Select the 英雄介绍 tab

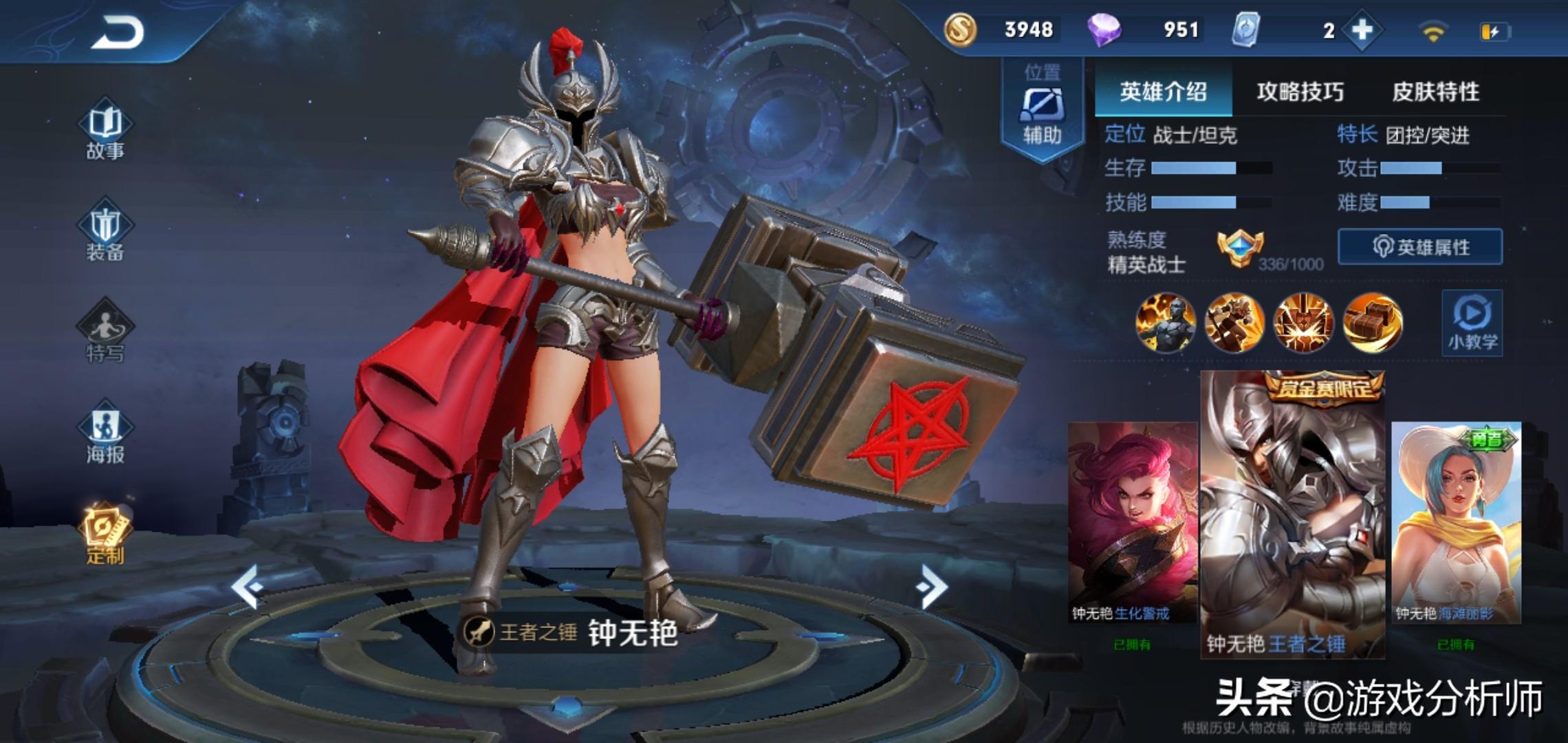pos(1163,91)
